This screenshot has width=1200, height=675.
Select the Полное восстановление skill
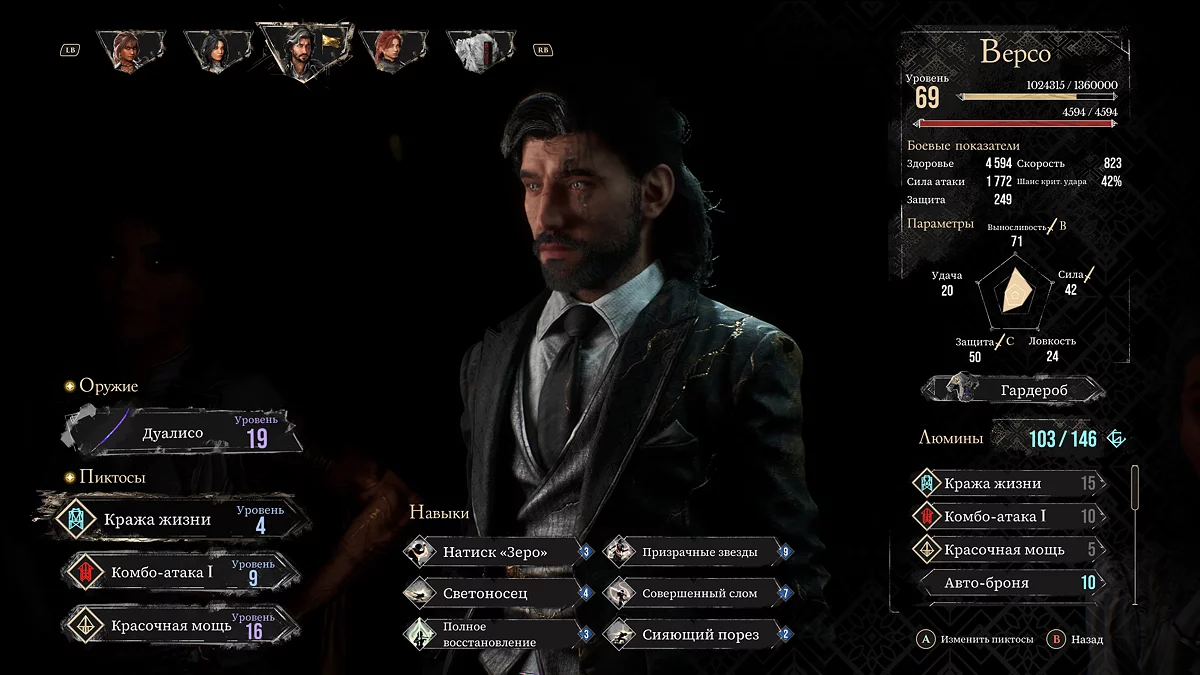(497, 634)
